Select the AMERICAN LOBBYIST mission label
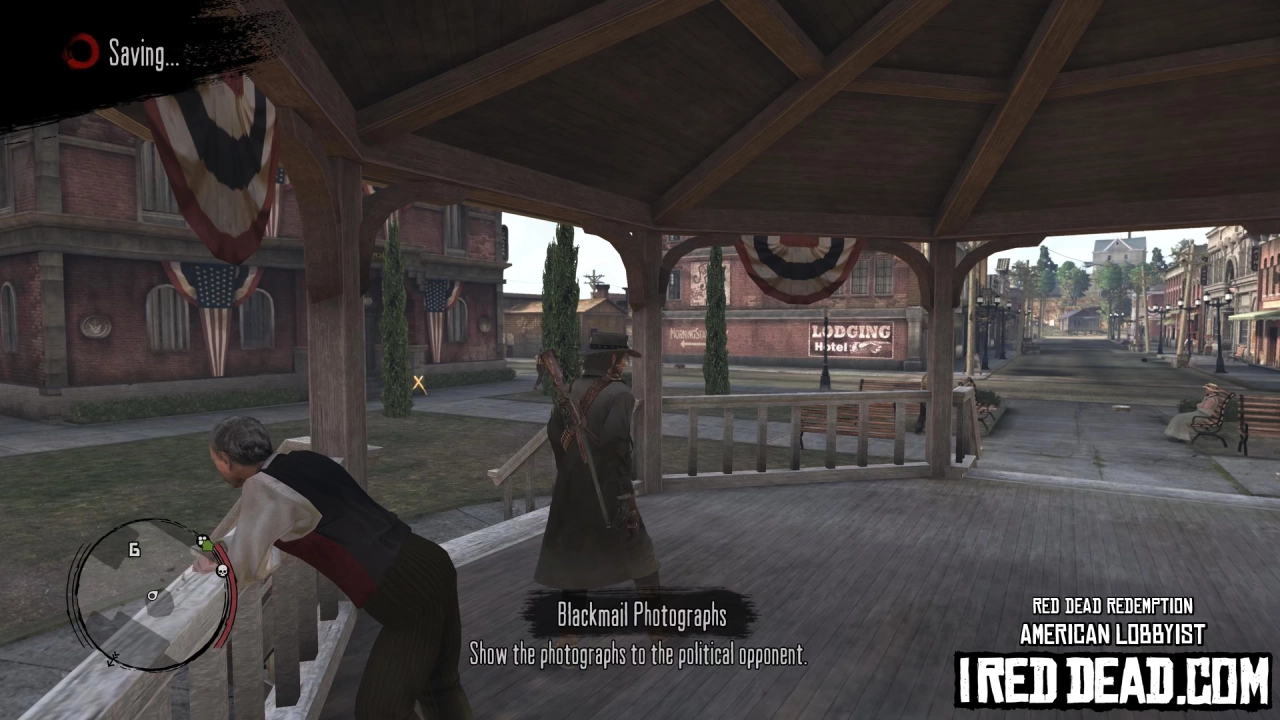Image resolution: width=1280 pixels, height=720 pixels. (1113, 633)
